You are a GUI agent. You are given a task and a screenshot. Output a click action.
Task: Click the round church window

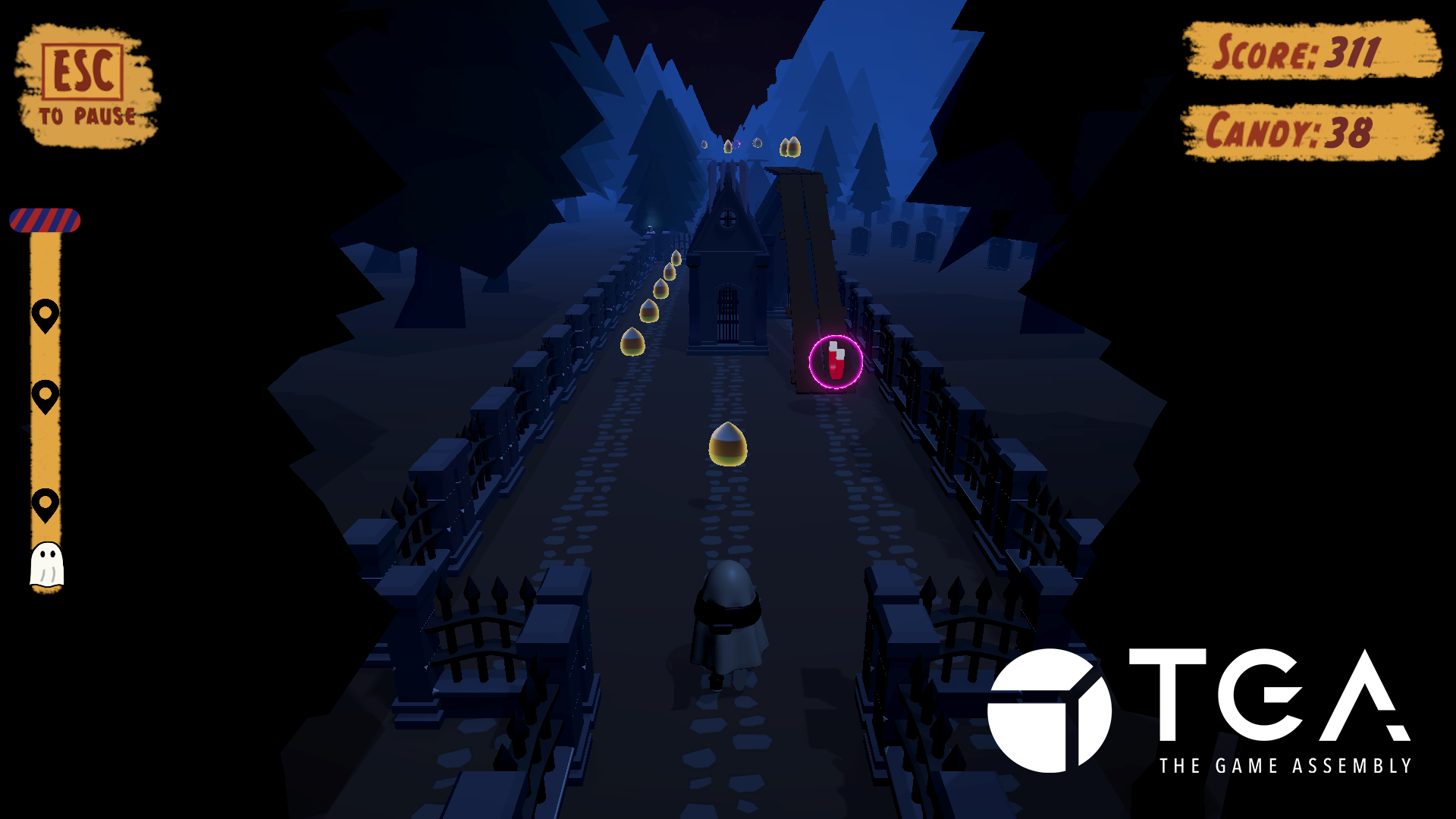(x=729, y=220)
